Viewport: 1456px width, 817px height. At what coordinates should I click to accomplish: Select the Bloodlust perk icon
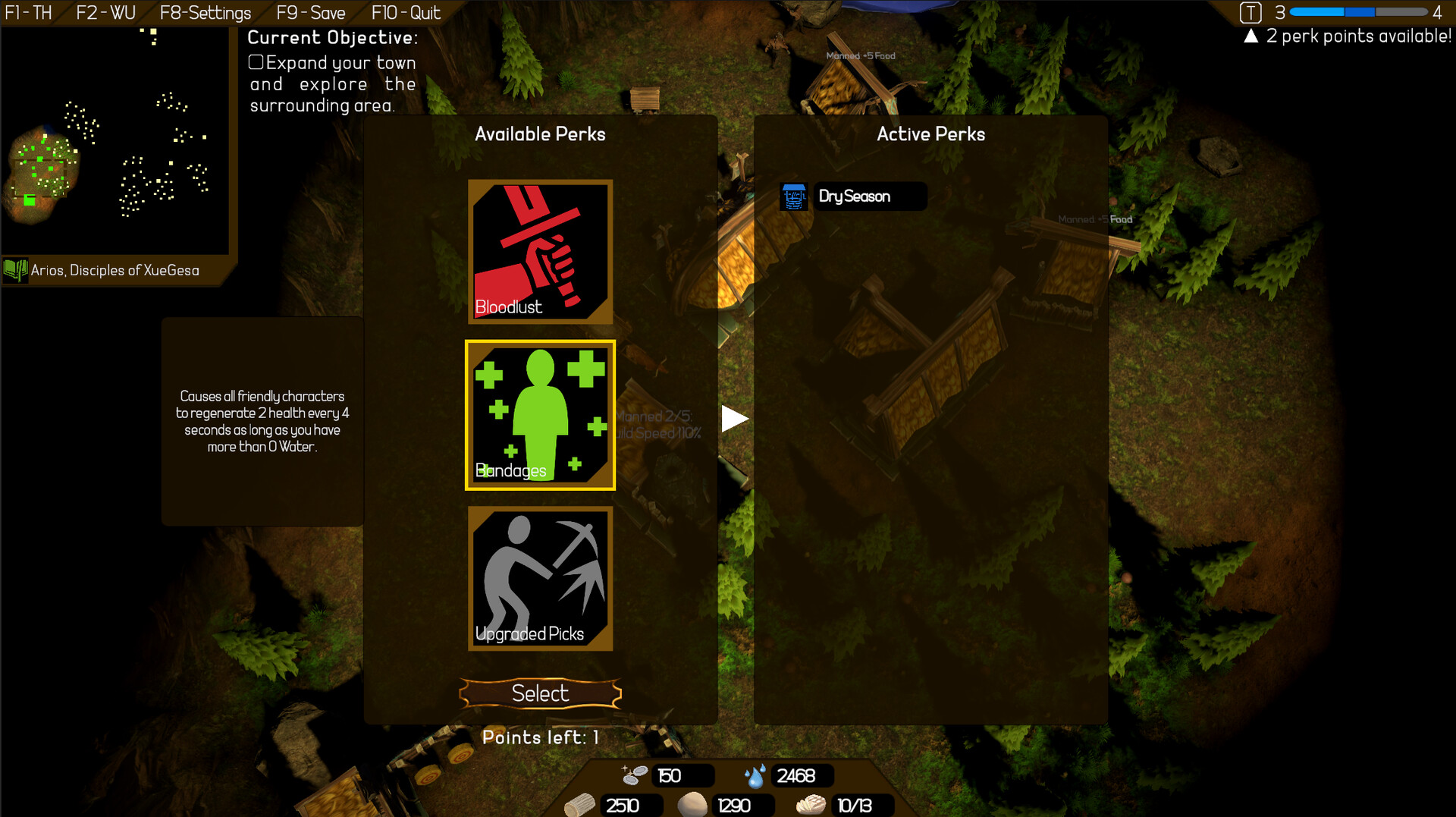pos(540,250)
